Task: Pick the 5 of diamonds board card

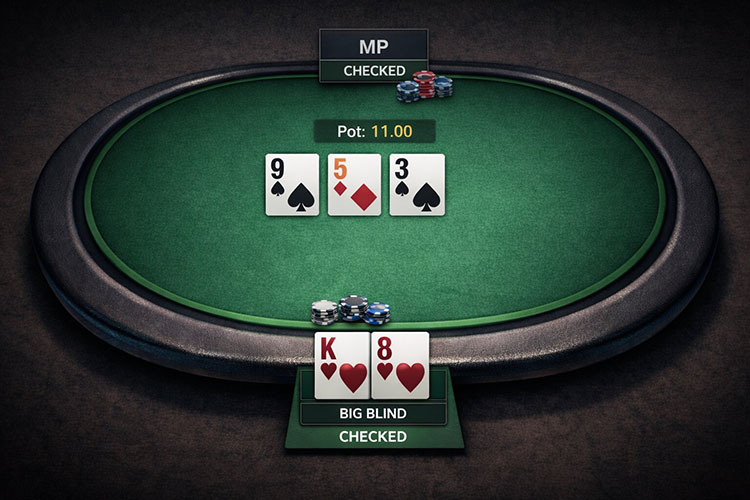Action: pyautogui.click(x=355, y=184)
